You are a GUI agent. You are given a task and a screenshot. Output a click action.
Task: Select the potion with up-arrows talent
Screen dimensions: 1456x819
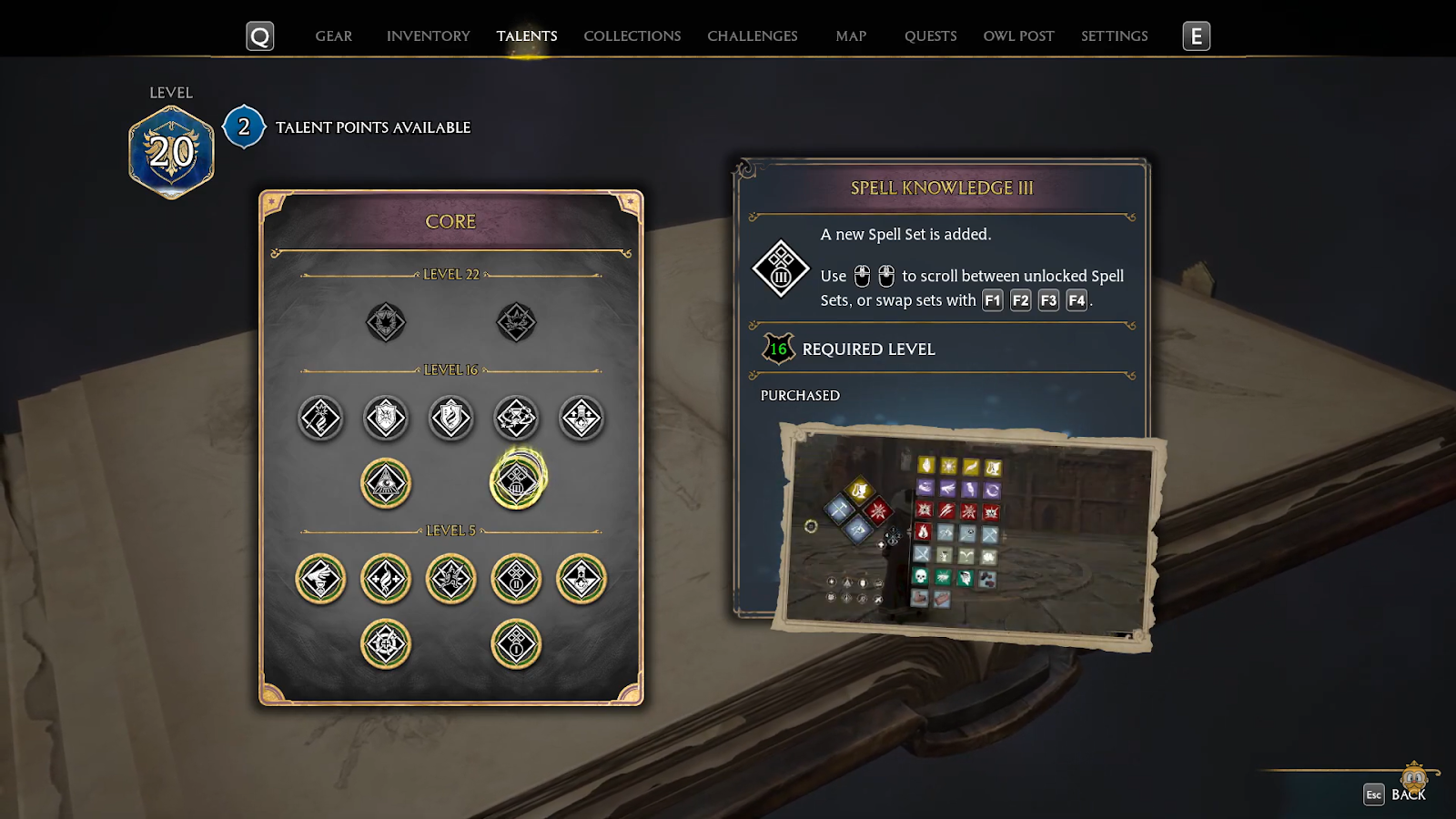pyautogui.click(x=581, y=419)
